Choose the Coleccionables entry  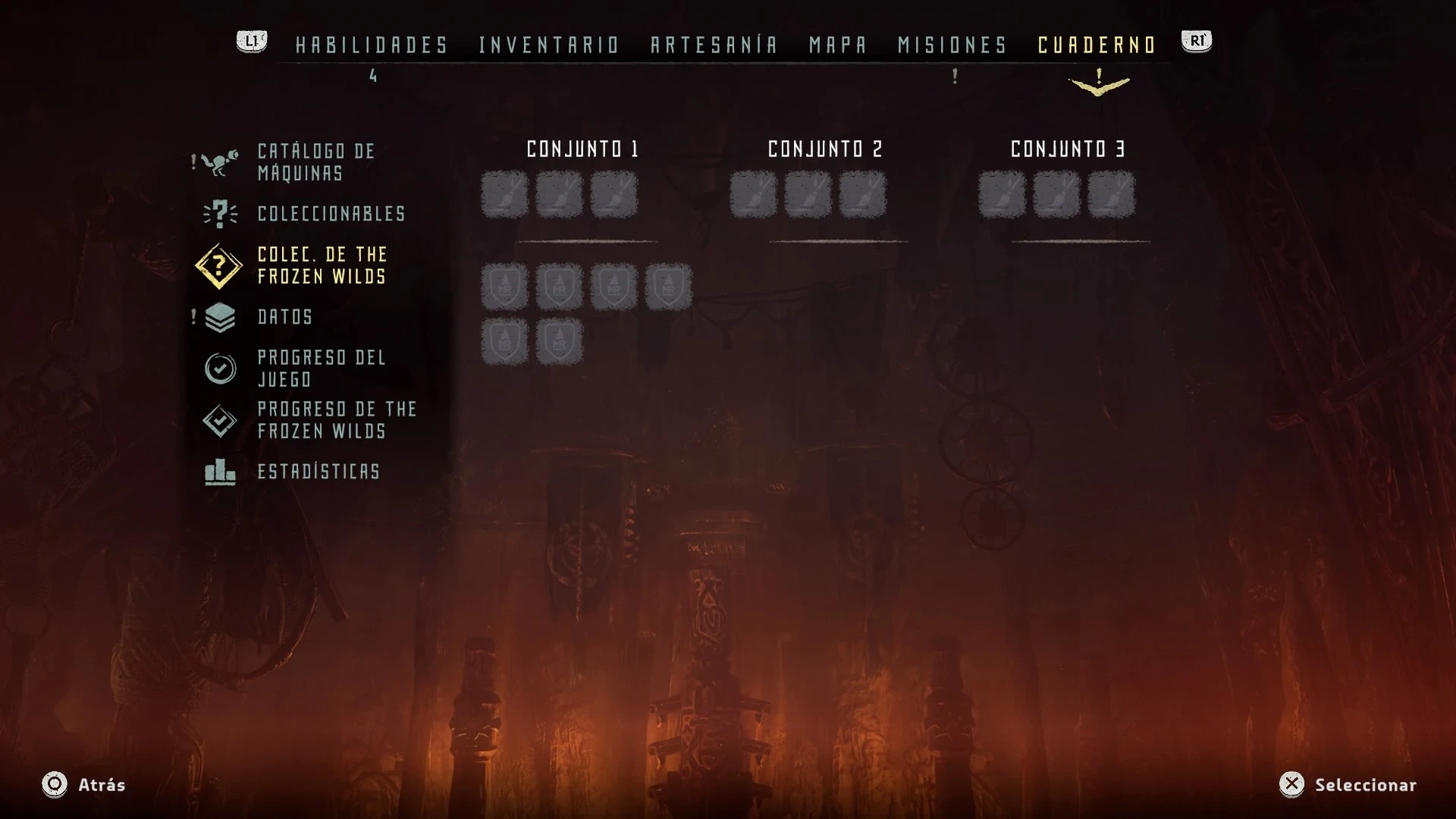[x=331, y=214]
